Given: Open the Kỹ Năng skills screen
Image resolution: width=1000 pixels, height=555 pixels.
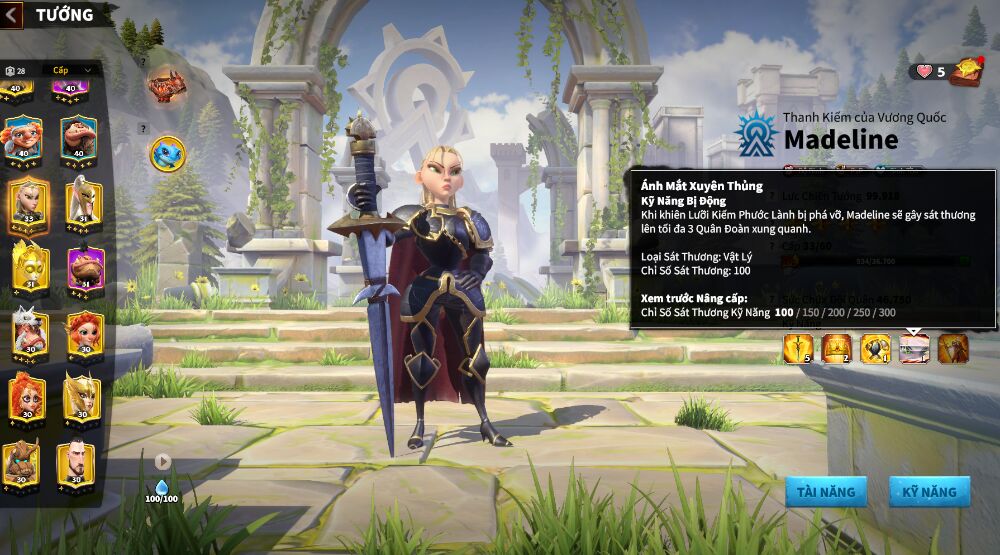Looking at the screenshot, I should [929, 491].
